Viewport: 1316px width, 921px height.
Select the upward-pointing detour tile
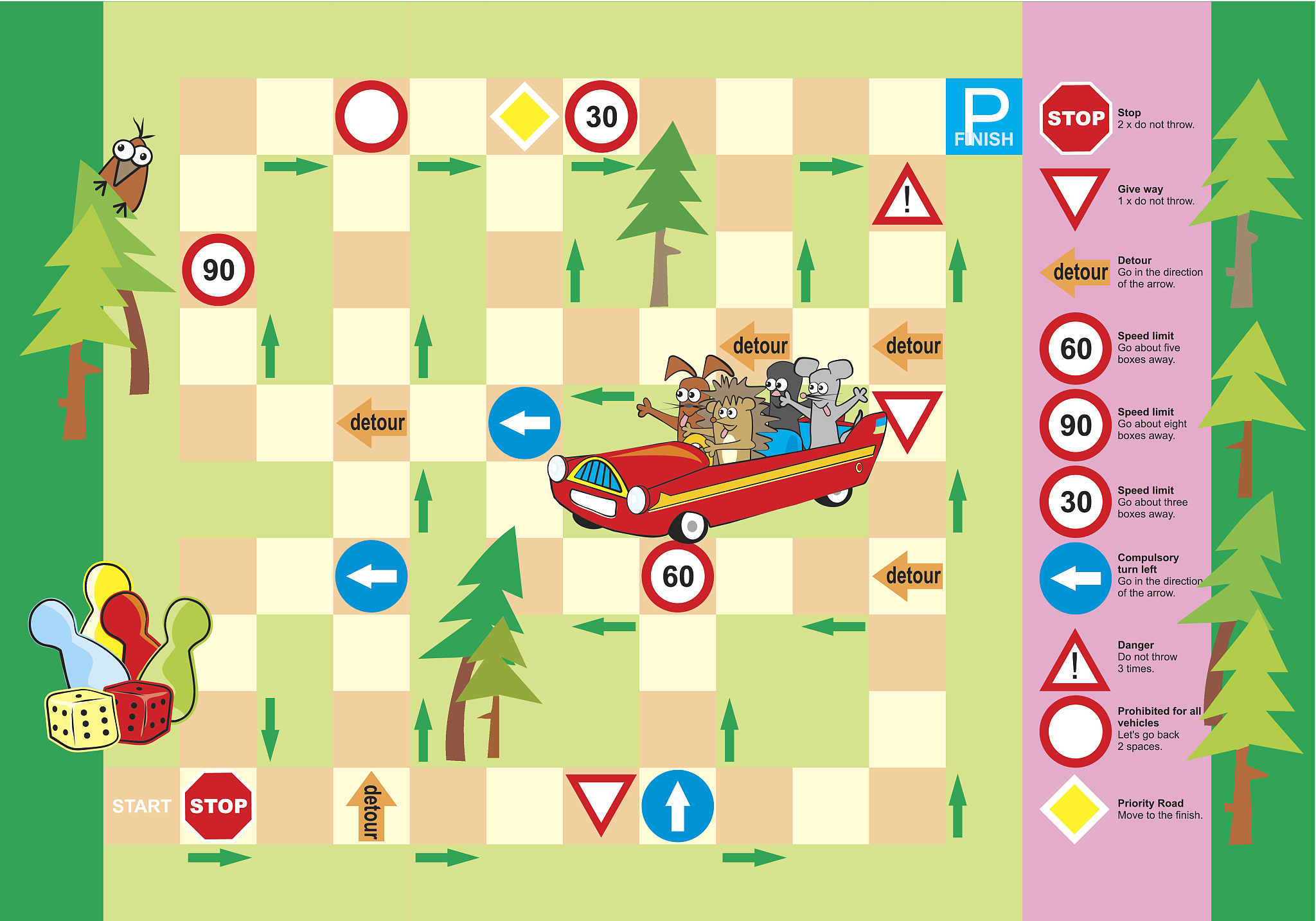click(x=371, y=807)
